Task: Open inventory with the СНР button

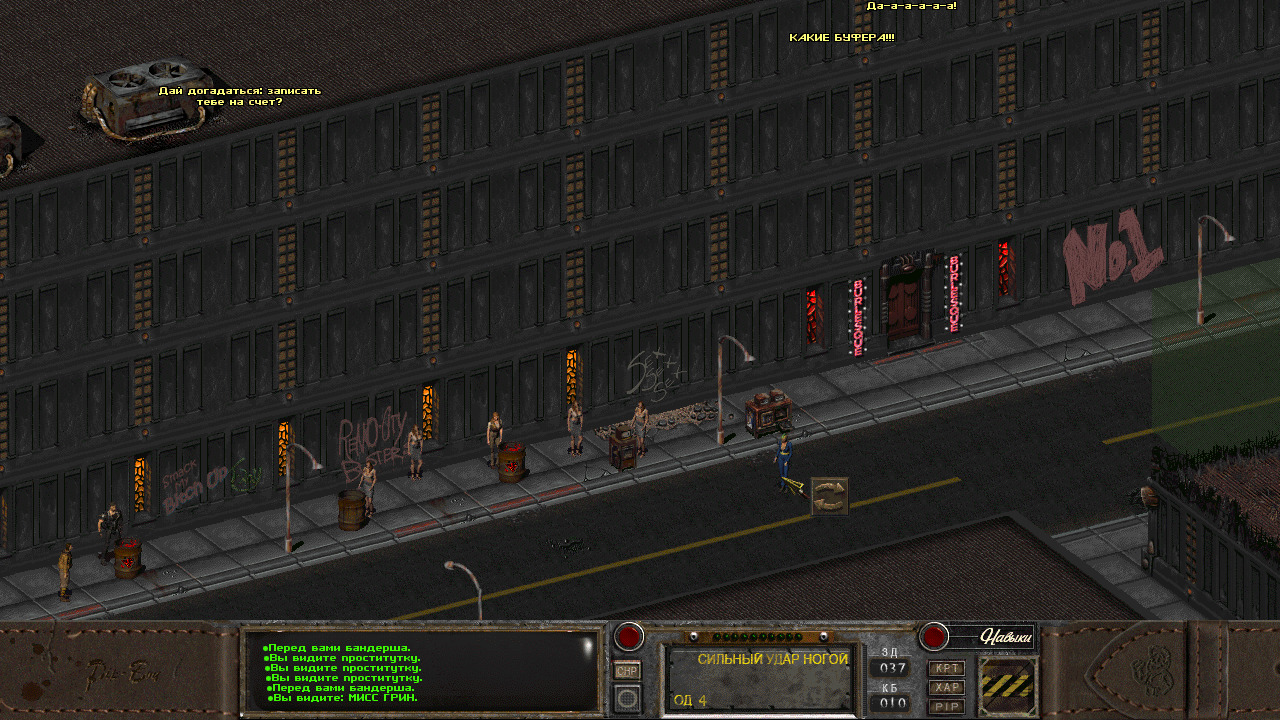Action: (x=627, y=671)
